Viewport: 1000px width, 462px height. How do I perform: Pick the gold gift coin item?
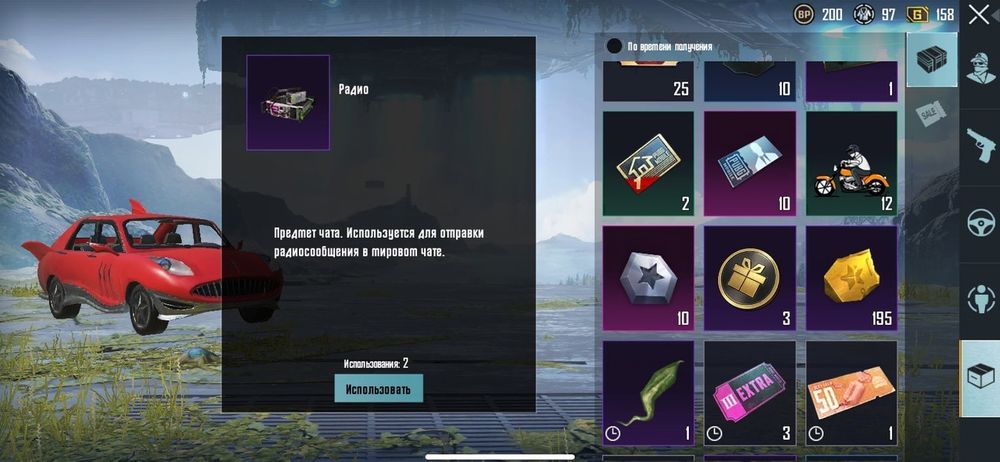[750, 278]
